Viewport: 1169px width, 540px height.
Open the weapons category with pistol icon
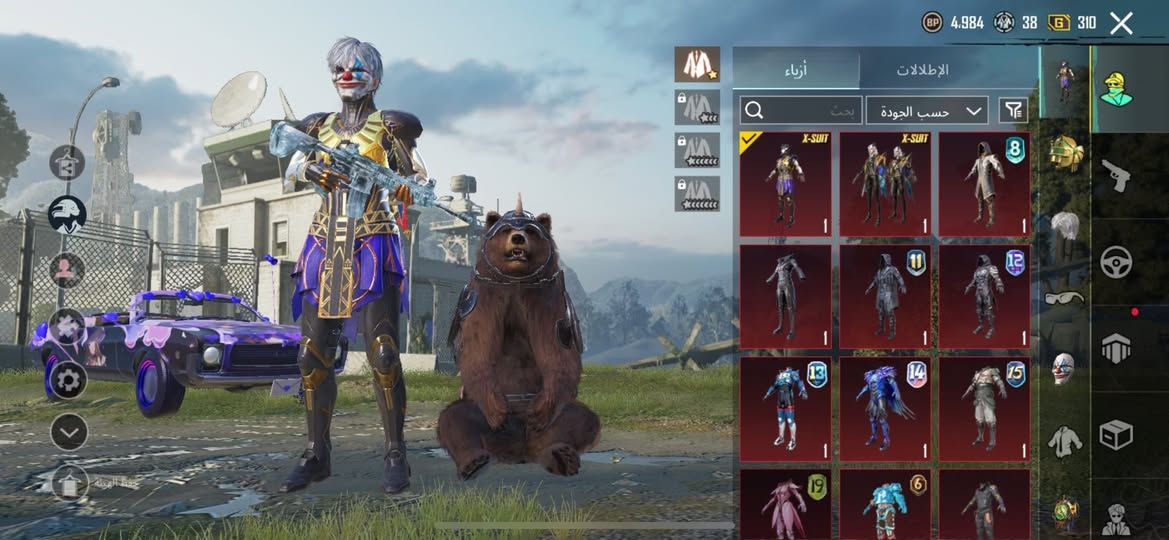[x=1116, y=176]
